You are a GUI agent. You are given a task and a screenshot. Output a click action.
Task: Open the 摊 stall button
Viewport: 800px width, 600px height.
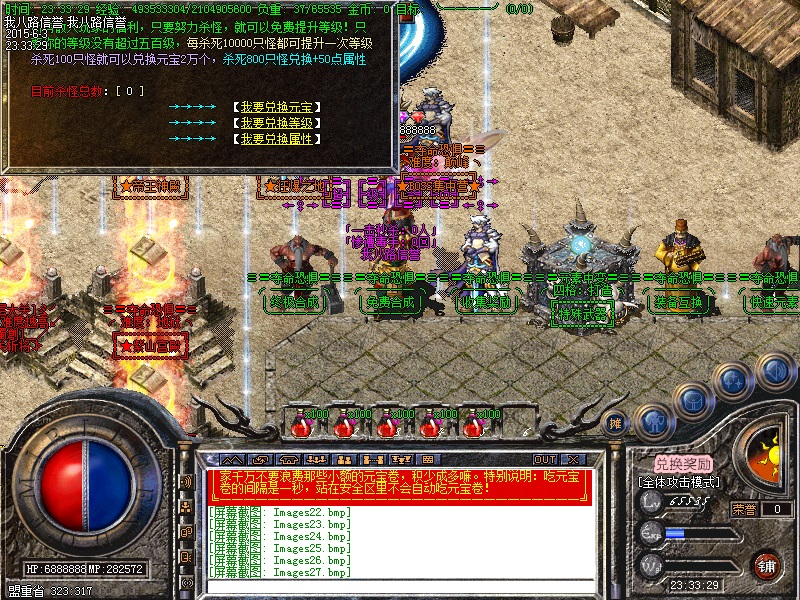click(x=616, y=423)
